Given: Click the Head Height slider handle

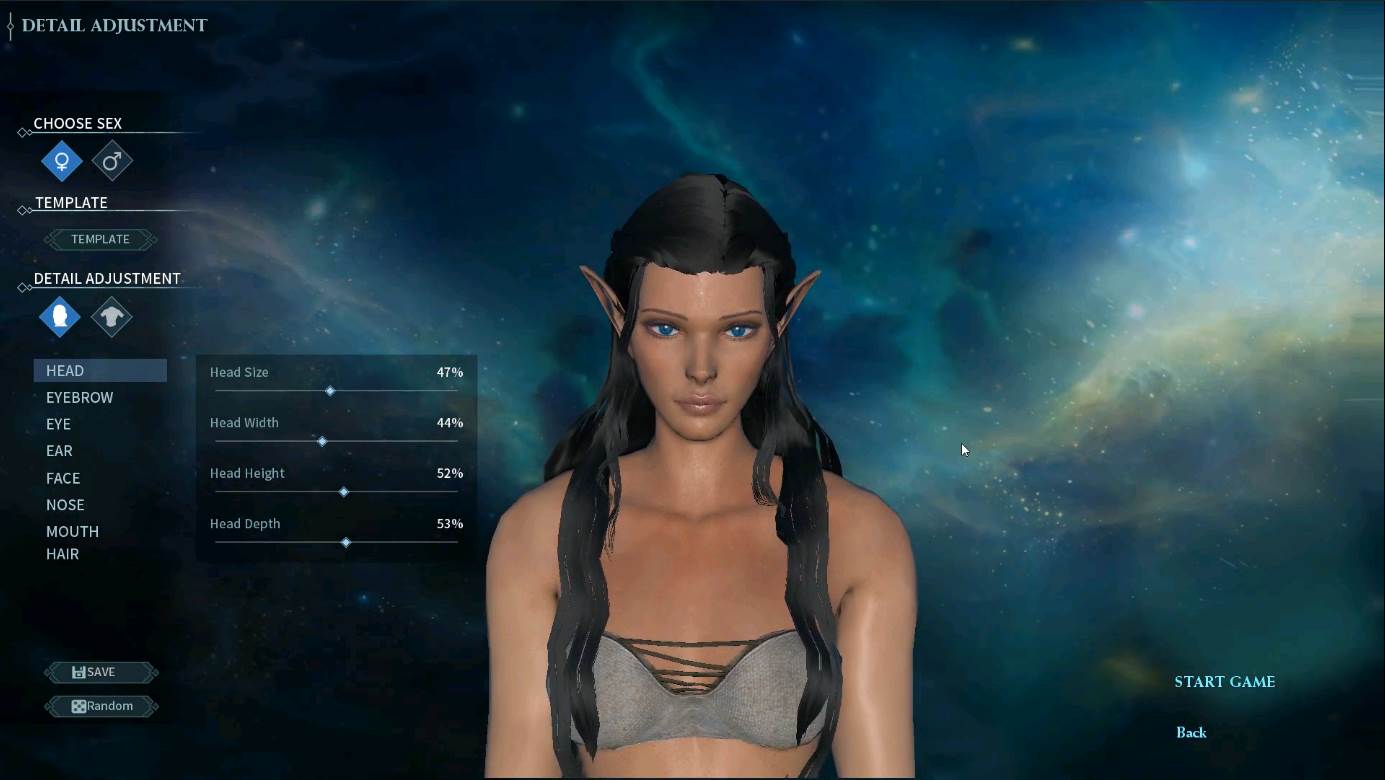Looking at the screenshot, I should click(x=344, y=492).
